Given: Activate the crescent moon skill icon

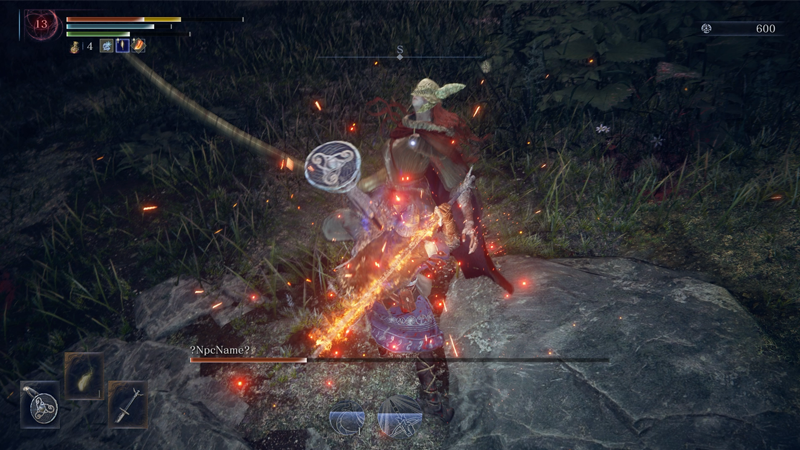Looking at the screenshot, I should (347, 417).
